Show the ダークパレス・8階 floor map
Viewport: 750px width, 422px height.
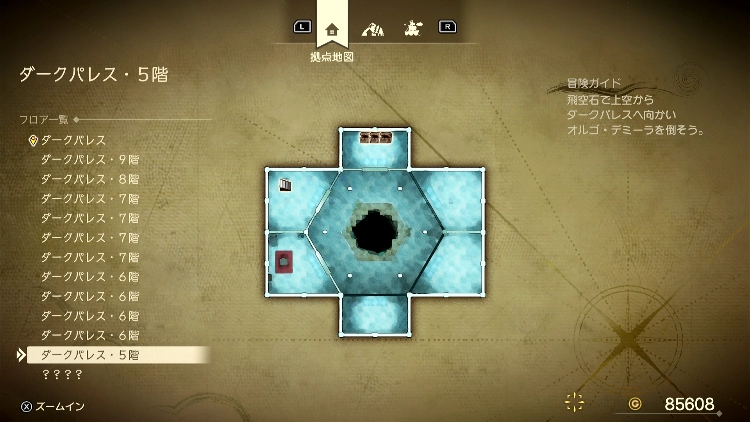(x=89, y=179)
